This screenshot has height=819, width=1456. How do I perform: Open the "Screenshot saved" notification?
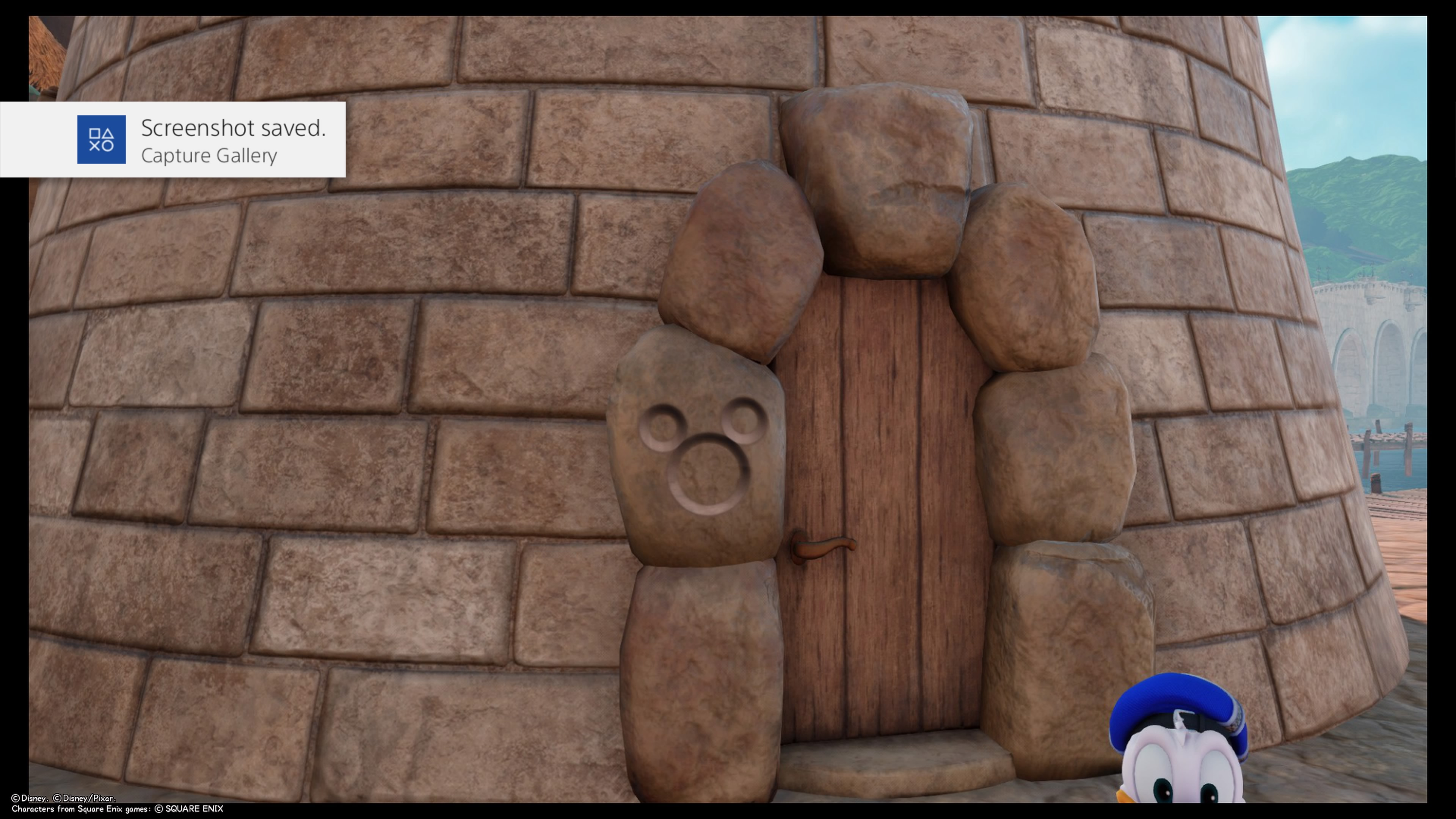click(x=233, y=140)
